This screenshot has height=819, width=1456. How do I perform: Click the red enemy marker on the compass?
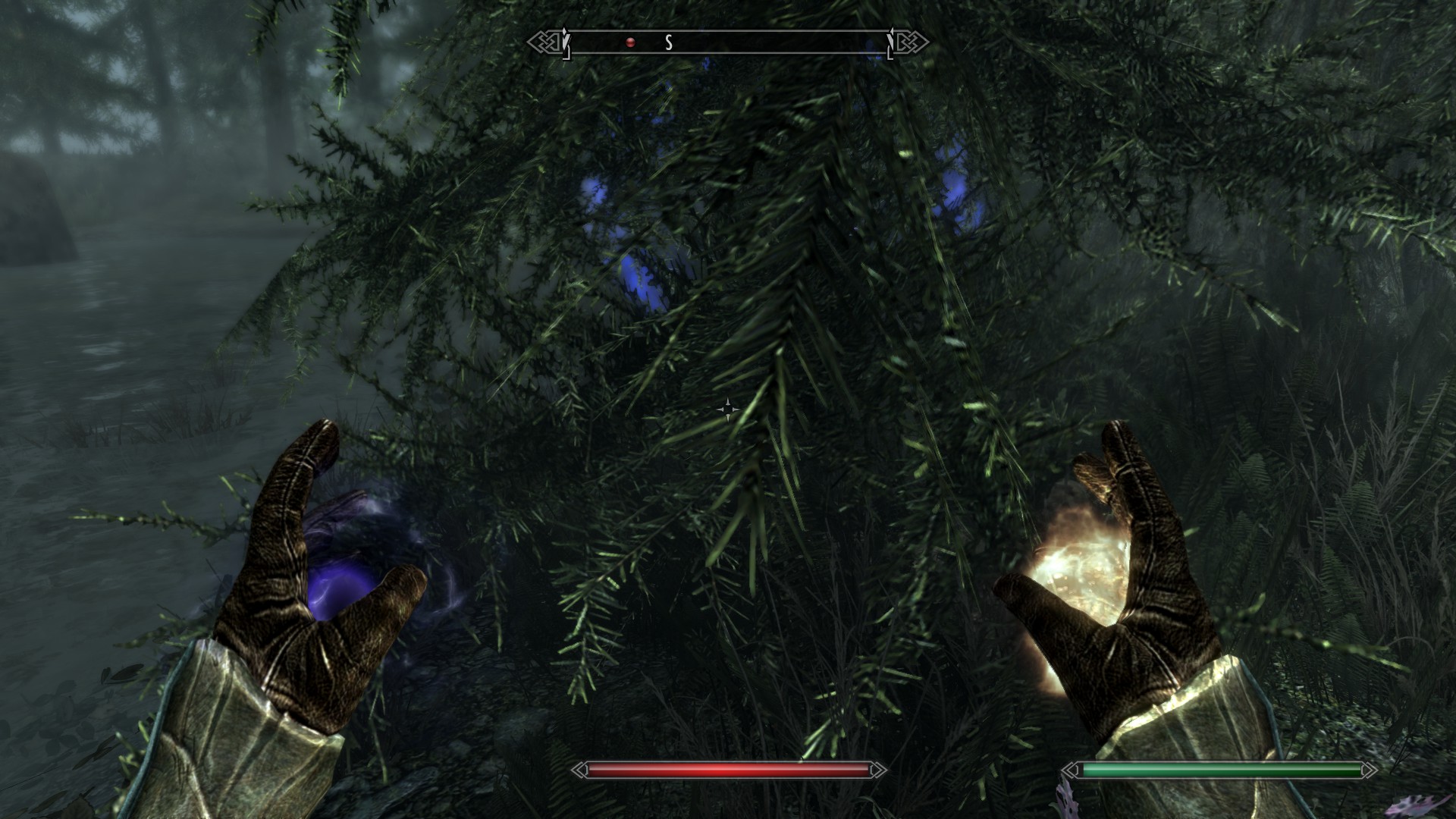click(x=629, y=43)
